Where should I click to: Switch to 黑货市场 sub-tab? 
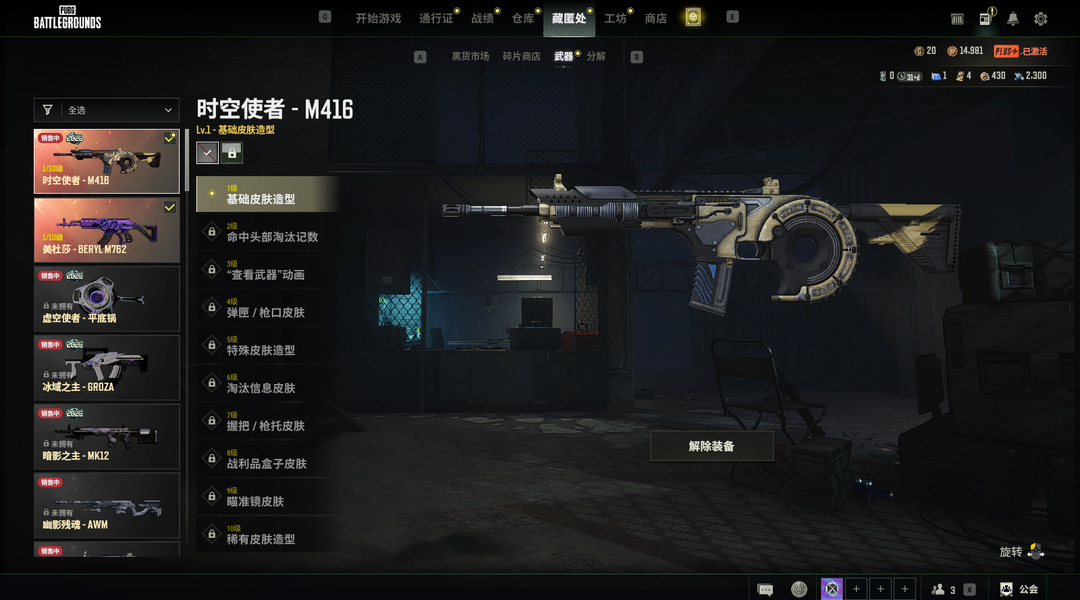click(x=470, y=57)
